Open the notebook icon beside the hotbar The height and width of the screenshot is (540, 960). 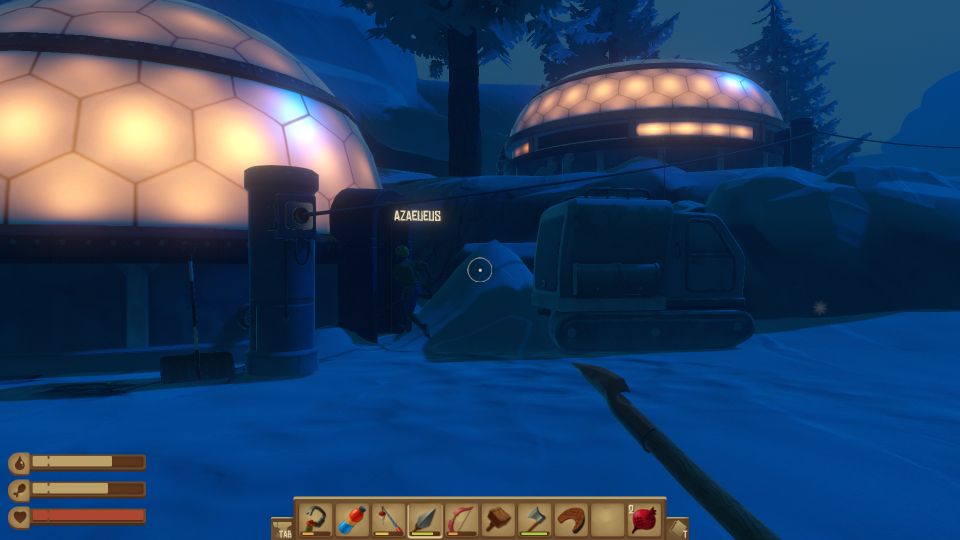pos(678,528)
